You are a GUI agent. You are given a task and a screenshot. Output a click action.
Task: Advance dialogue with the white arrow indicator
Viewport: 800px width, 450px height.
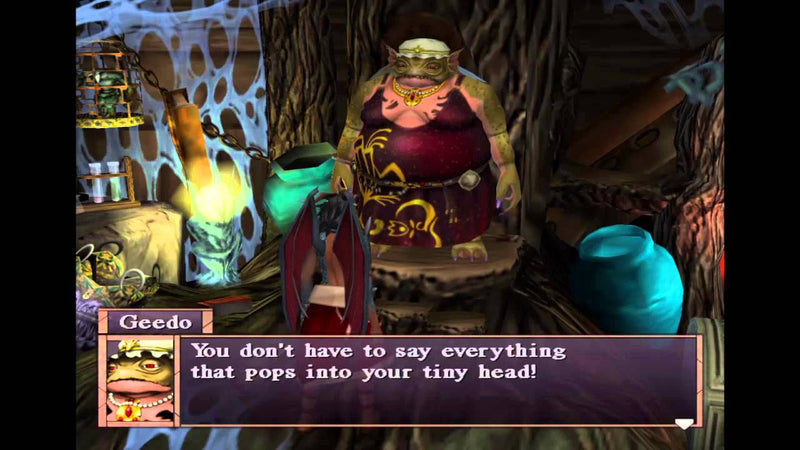683,424
